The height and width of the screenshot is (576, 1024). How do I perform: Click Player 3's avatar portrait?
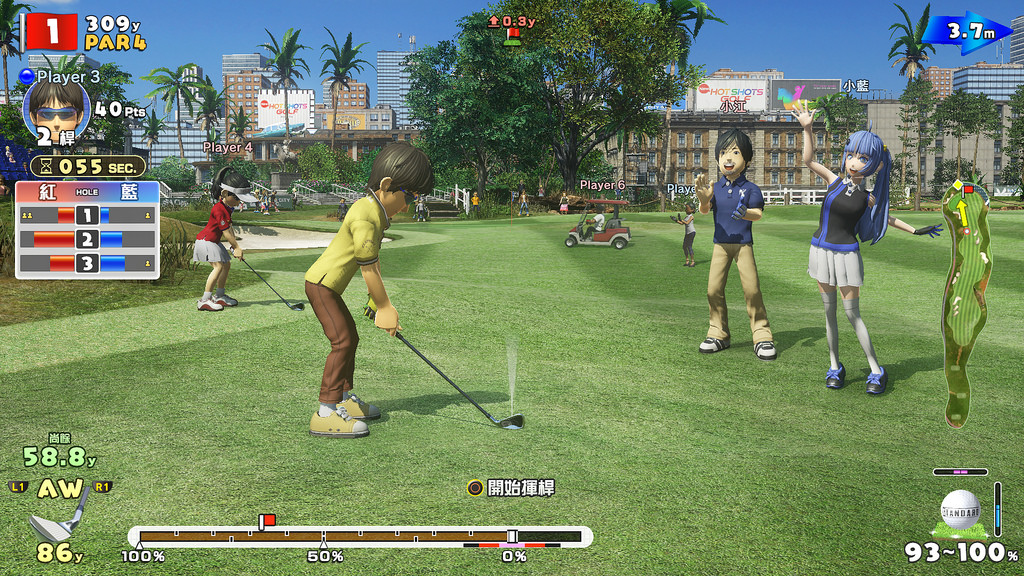(x=56, y=109)
